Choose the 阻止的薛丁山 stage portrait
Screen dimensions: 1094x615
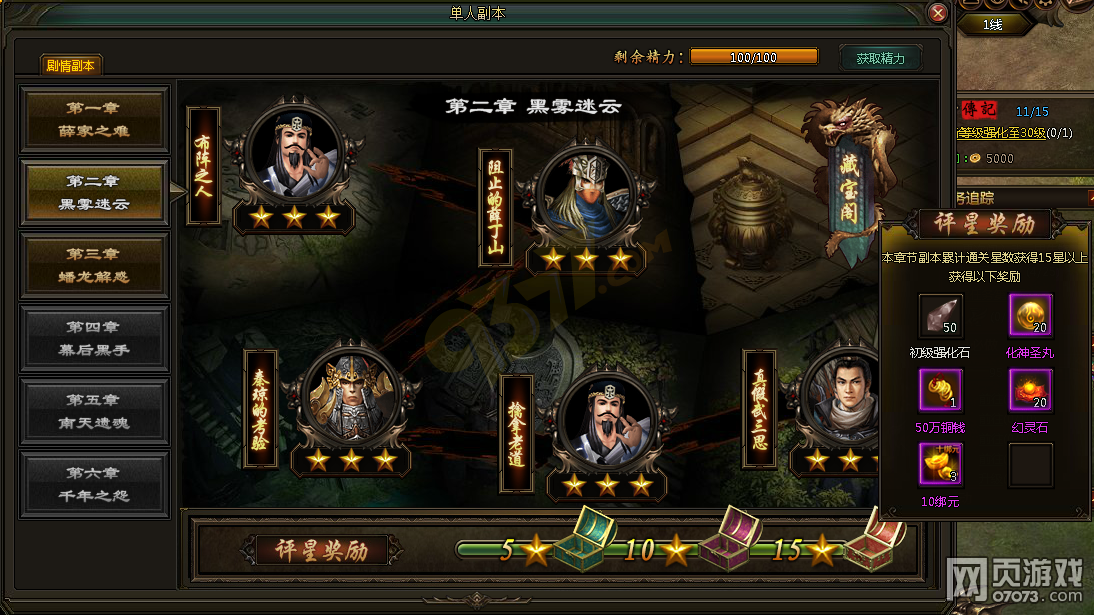click(x=585, y=195)
